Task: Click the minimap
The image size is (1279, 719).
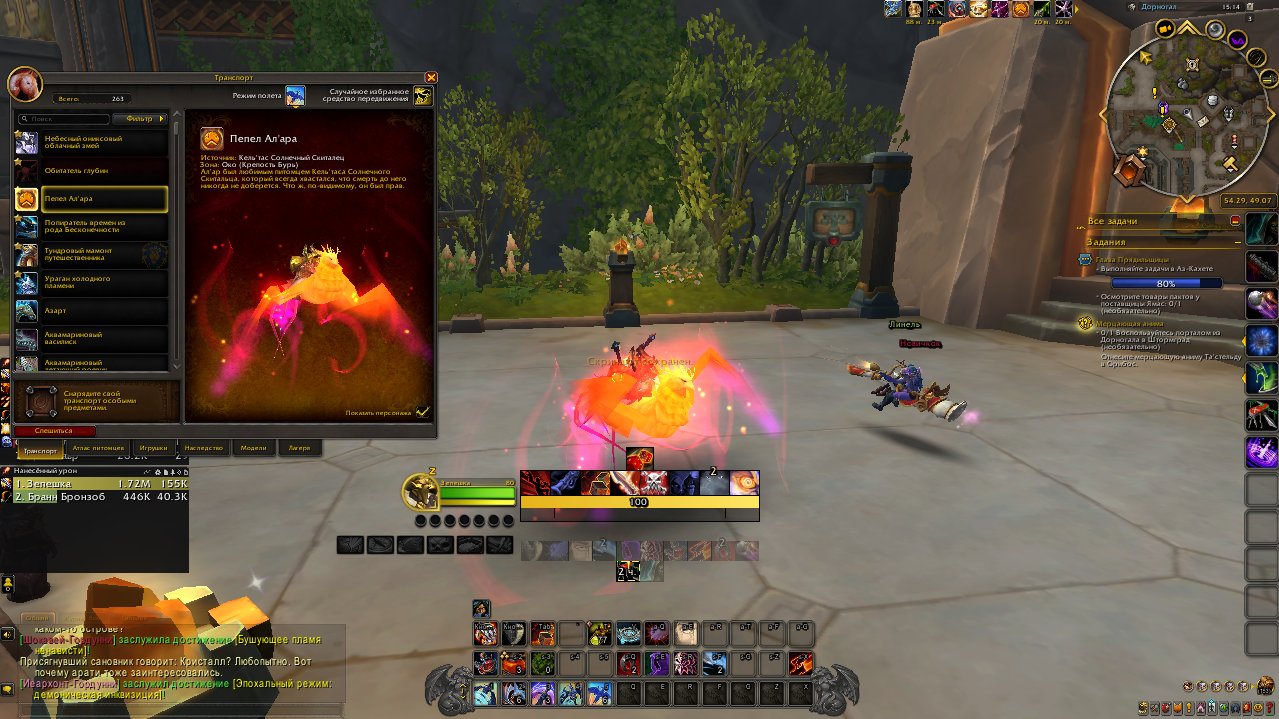Action: (1172, 118)
